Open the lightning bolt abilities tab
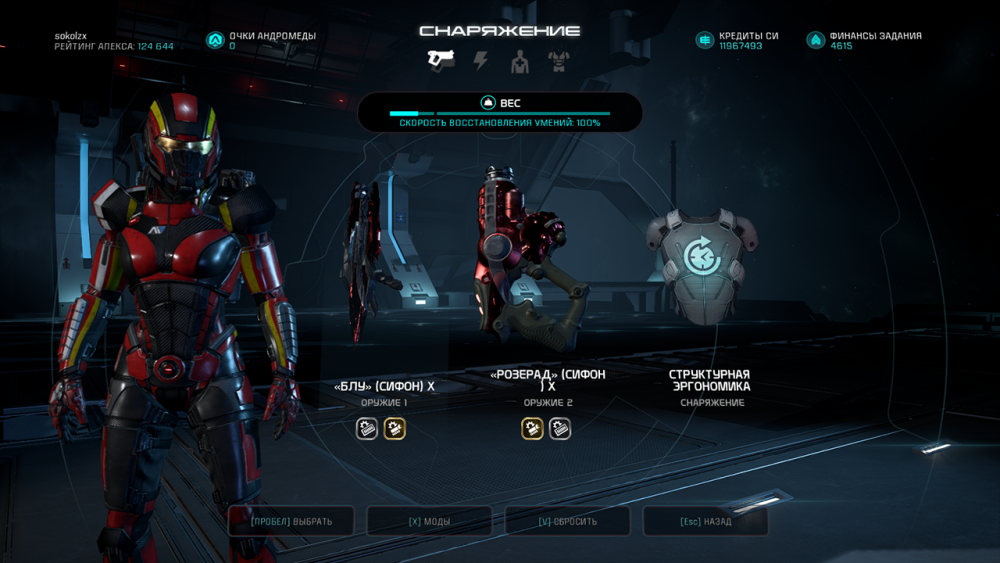This screenshot has height=563, width=1000. pos(480,61)
